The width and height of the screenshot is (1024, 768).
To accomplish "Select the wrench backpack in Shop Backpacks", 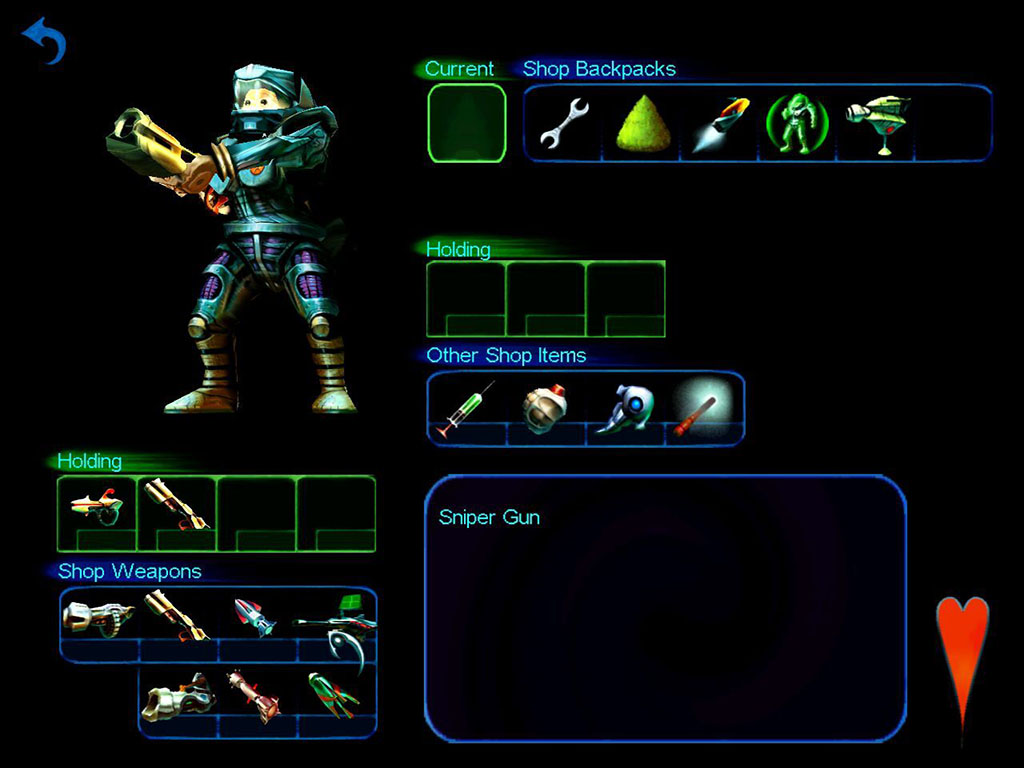I will (x=563, y=124).
